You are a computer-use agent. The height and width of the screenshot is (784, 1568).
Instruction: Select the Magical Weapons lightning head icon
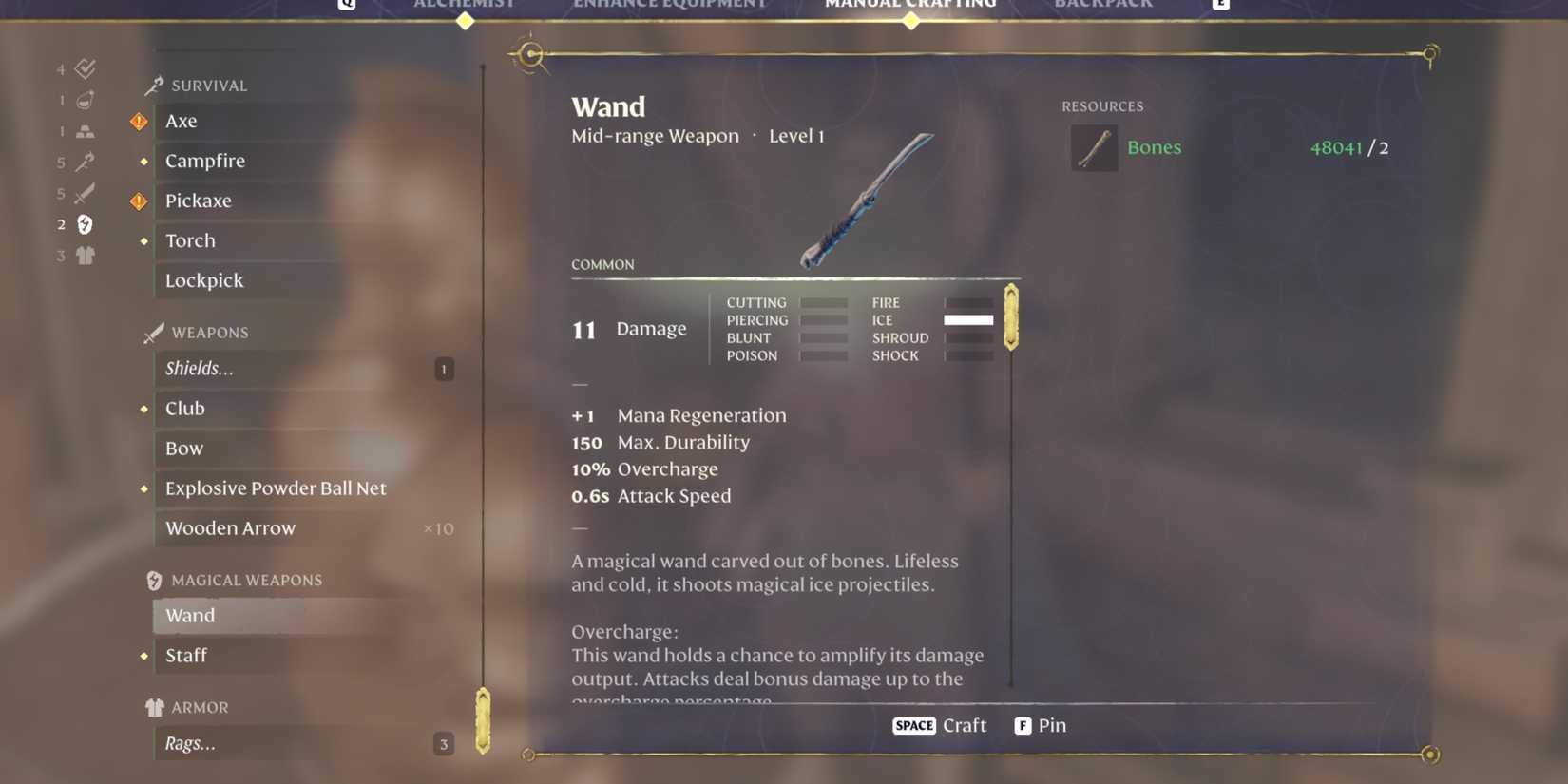154,579
